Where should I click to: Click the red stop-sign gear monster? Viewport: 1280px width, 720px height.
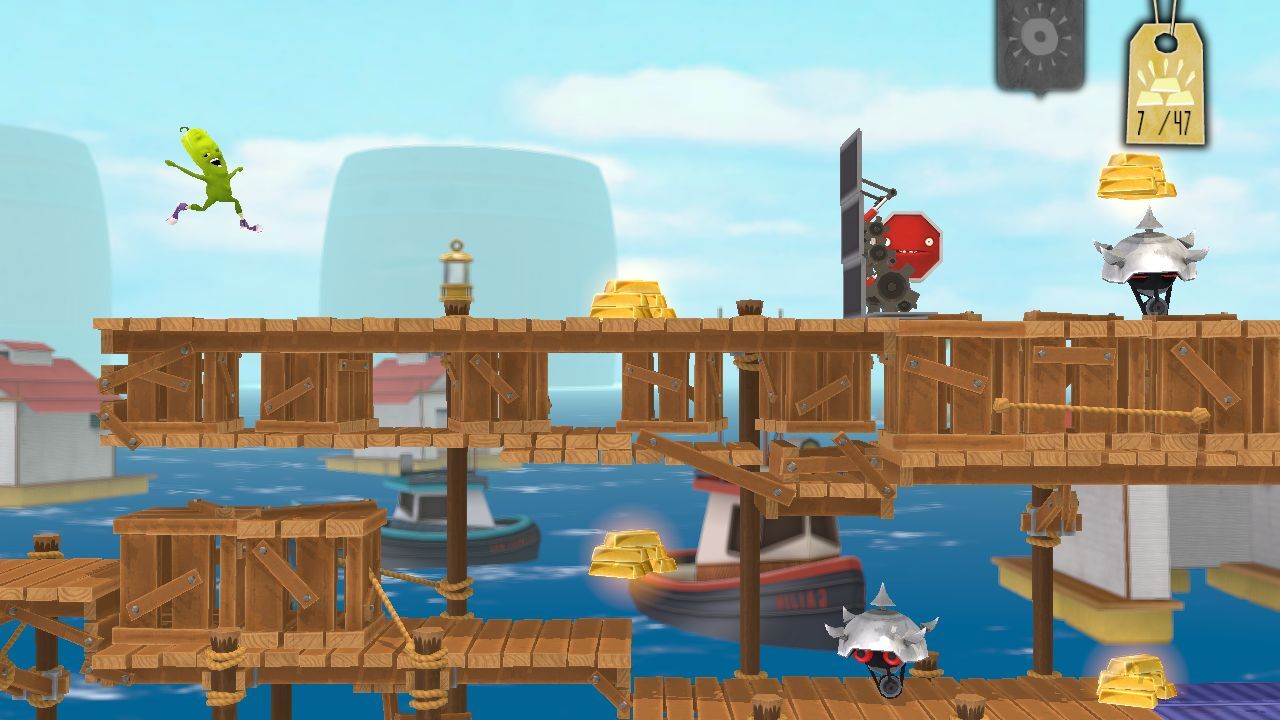(x=912, y=250)
